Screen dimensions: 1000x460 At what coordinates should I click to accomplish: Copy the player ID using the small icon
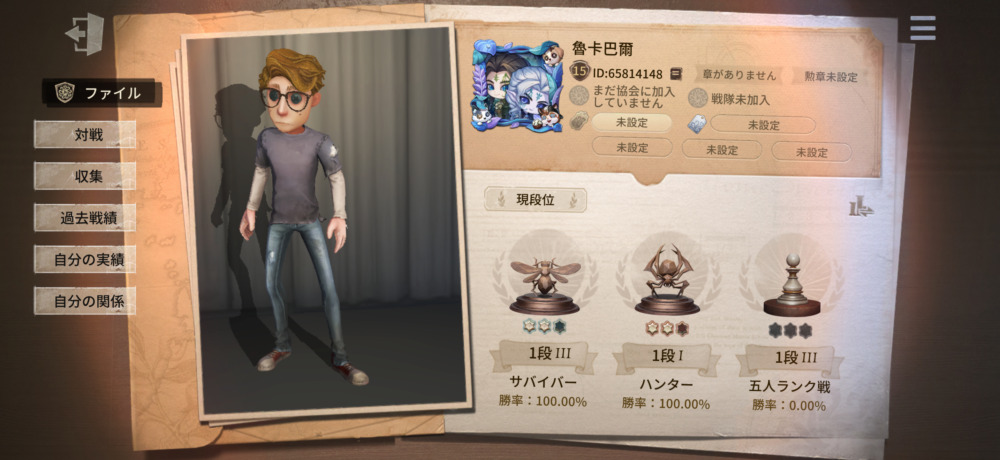[676, 73]
